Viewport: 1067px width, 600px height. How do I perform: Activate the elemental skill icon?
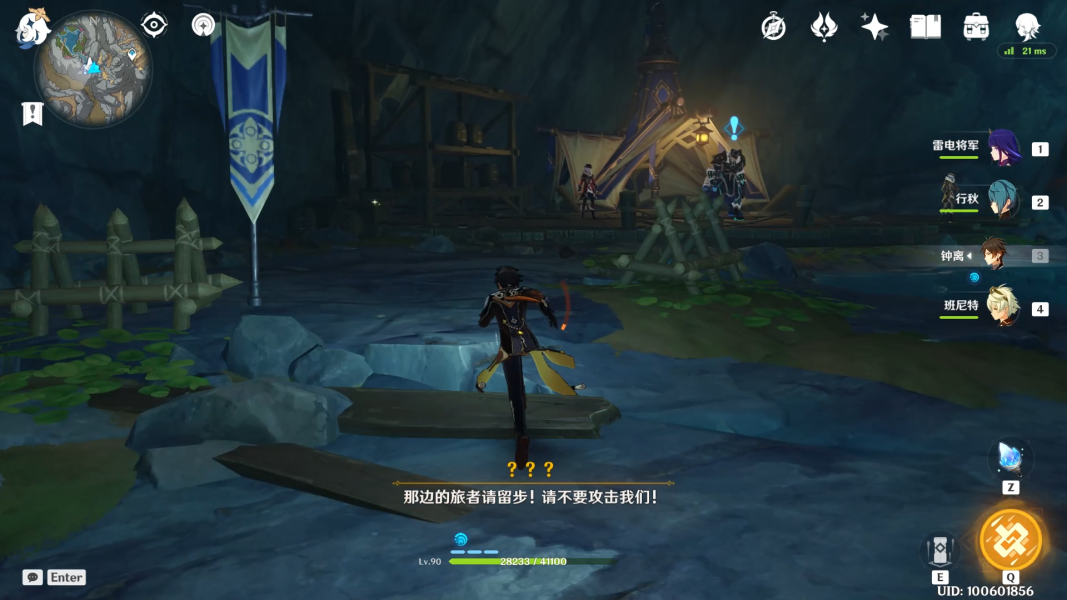[x=940, y=550]
